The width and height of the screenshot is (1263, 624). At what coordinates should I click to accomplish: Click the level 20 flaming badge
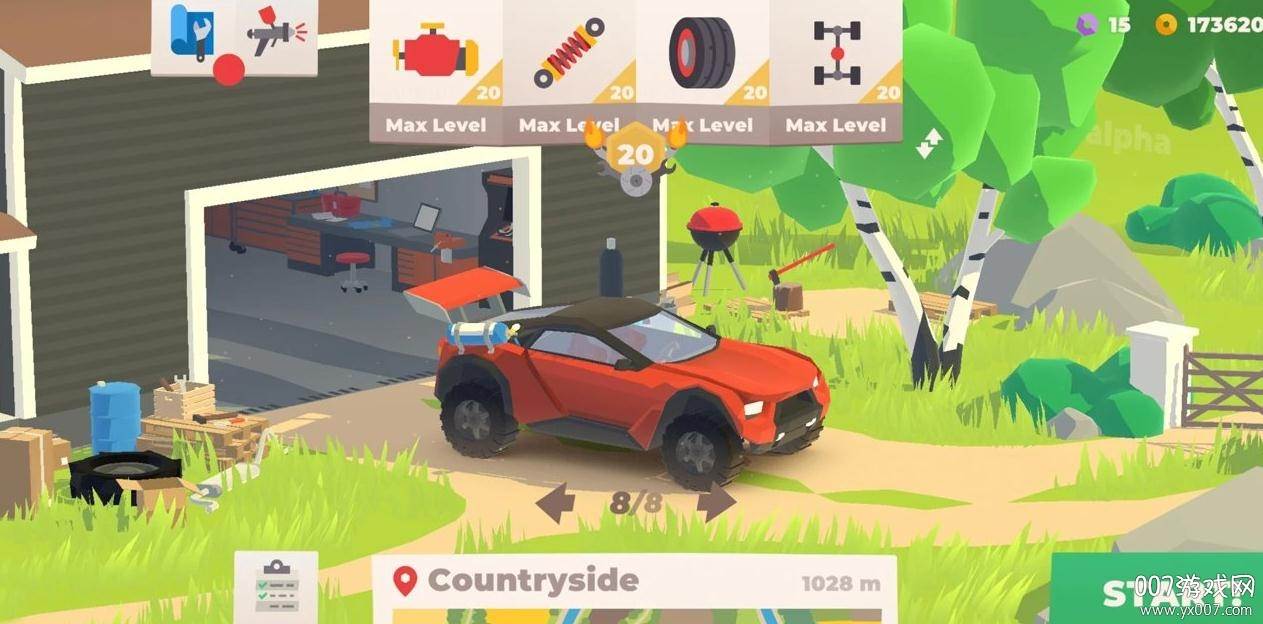(635, 155)
